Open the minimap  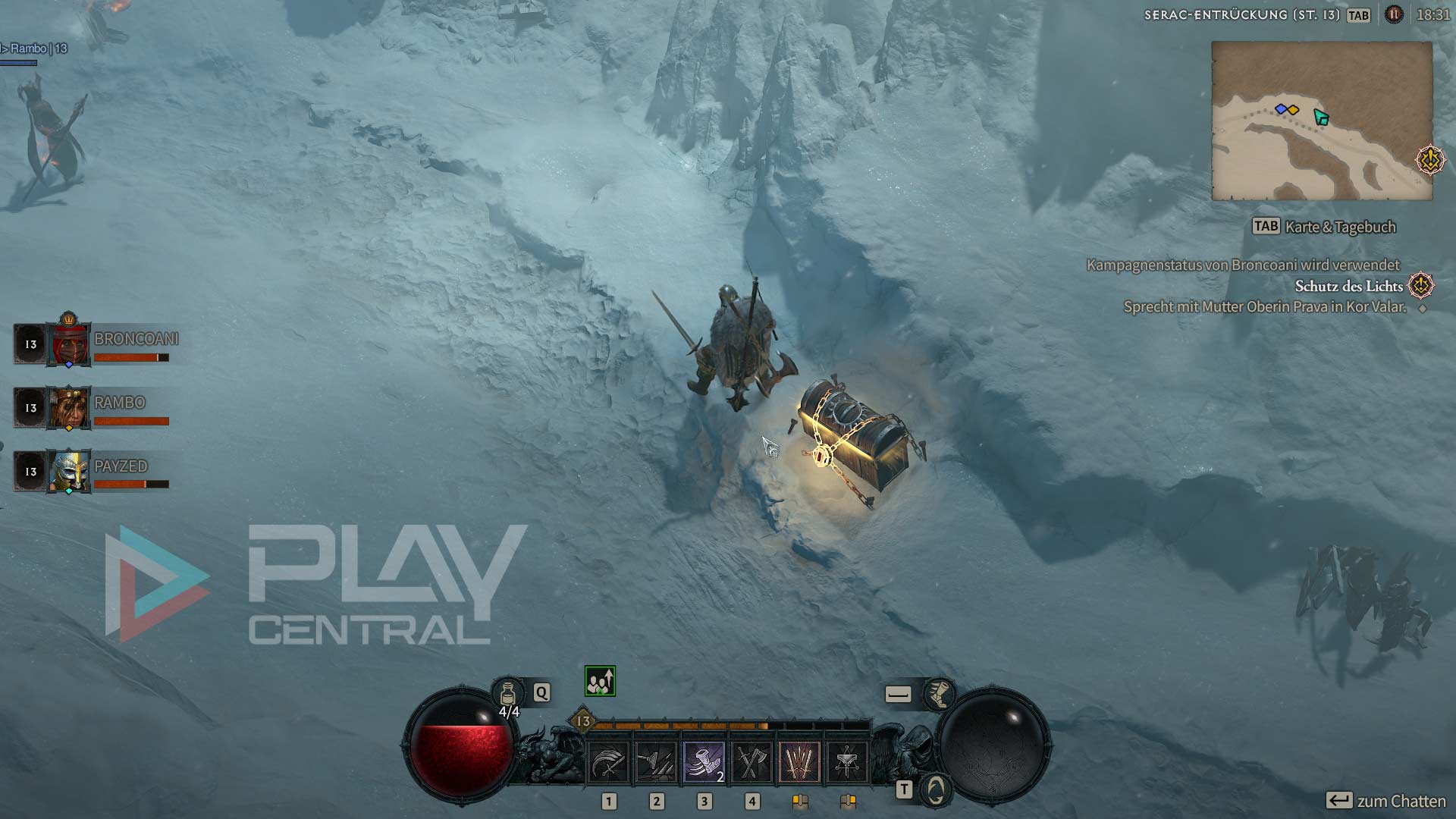click(x=1321, y=121)
